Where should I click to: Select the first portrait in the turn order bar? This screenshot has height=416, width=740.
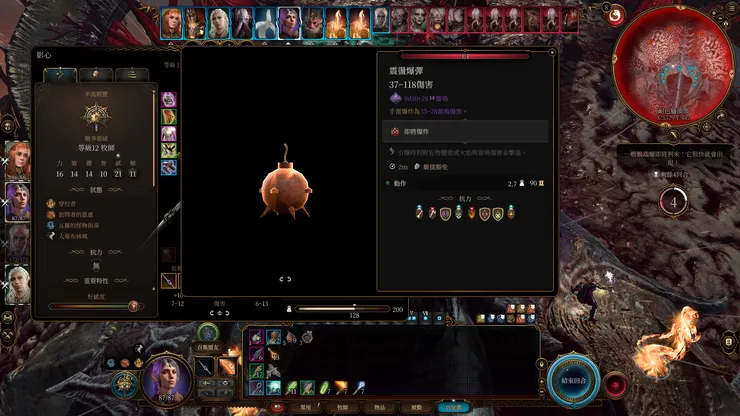(x=172, y=20)
